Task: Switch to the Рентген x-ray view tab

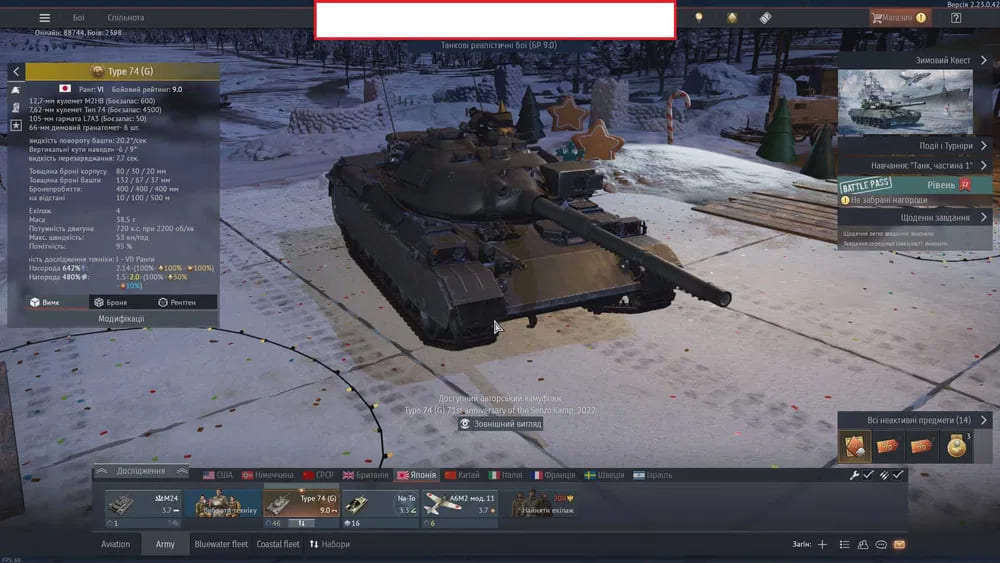Action: [x=177, y=302]
